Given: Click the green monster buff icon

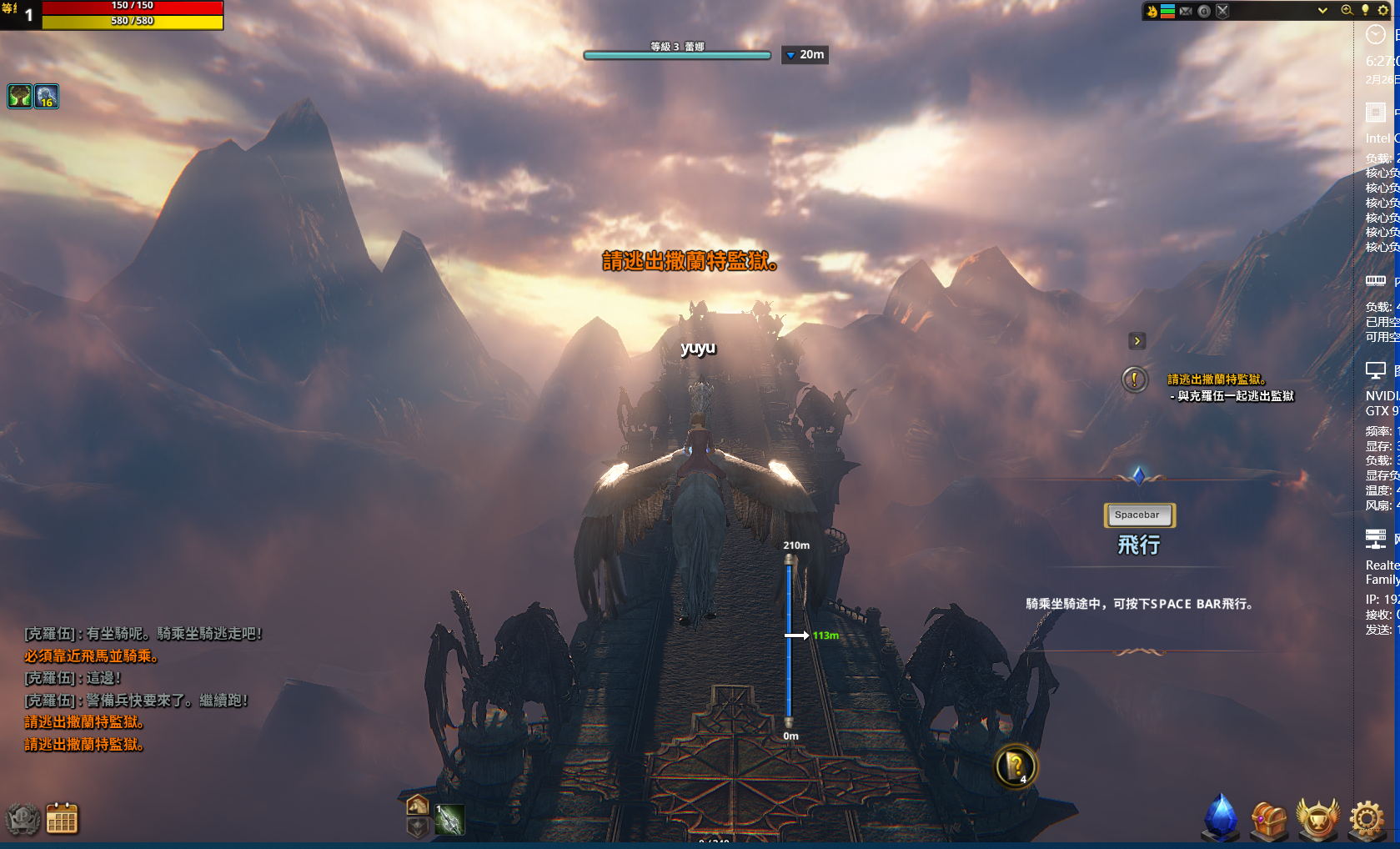Looking at the screenshot, I should tap(20, 97).
